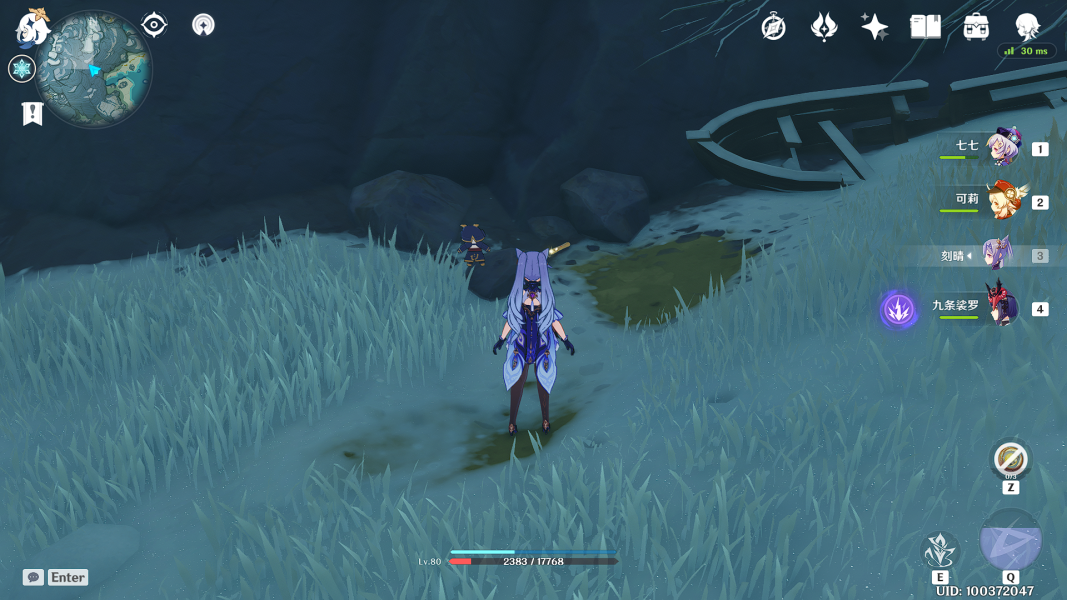Open the circular minimap
Viewport: 1067px width, 600px height.
point(94,69)
